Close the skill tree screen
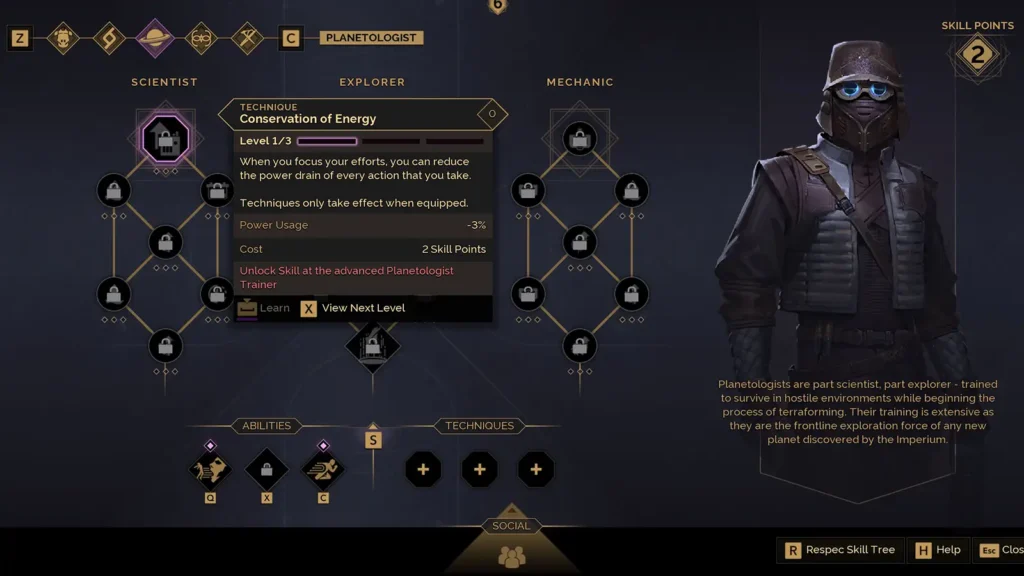The width and height of the screenshot is (1024, 576). click(x=1000, y=550)
